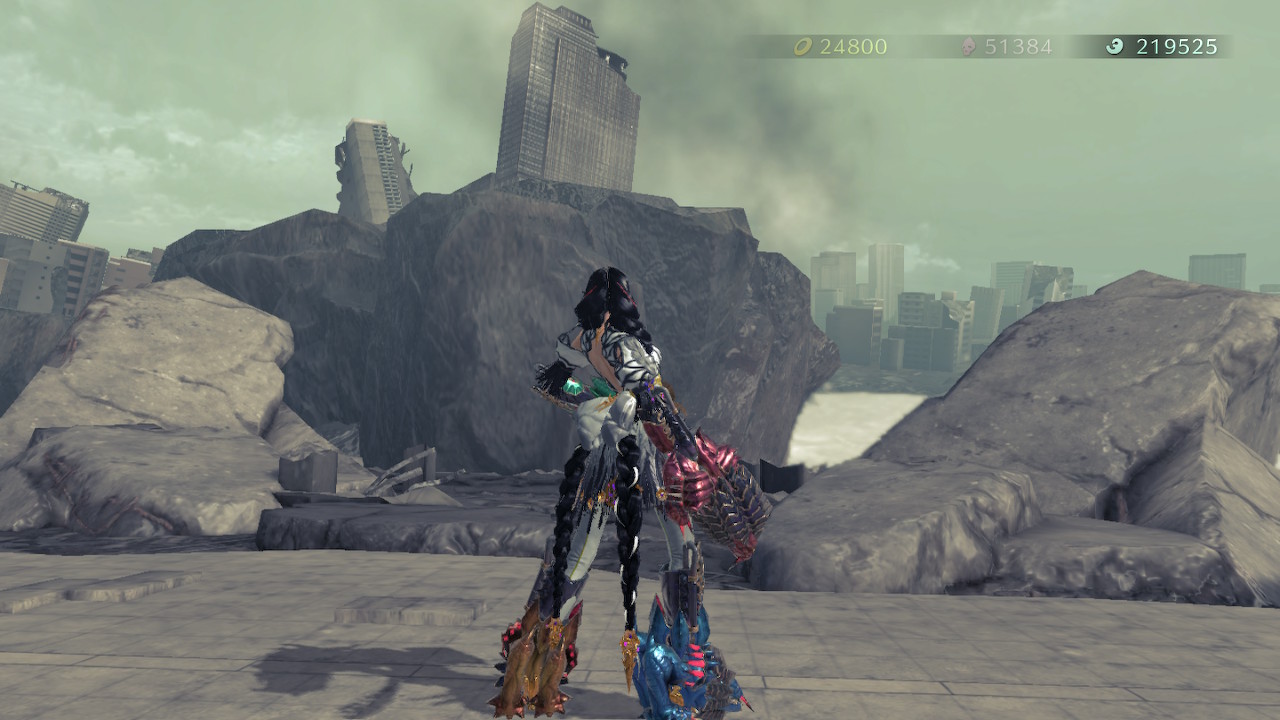
Task: Select the orb total reading 219525
Action: click(1173, 45)
